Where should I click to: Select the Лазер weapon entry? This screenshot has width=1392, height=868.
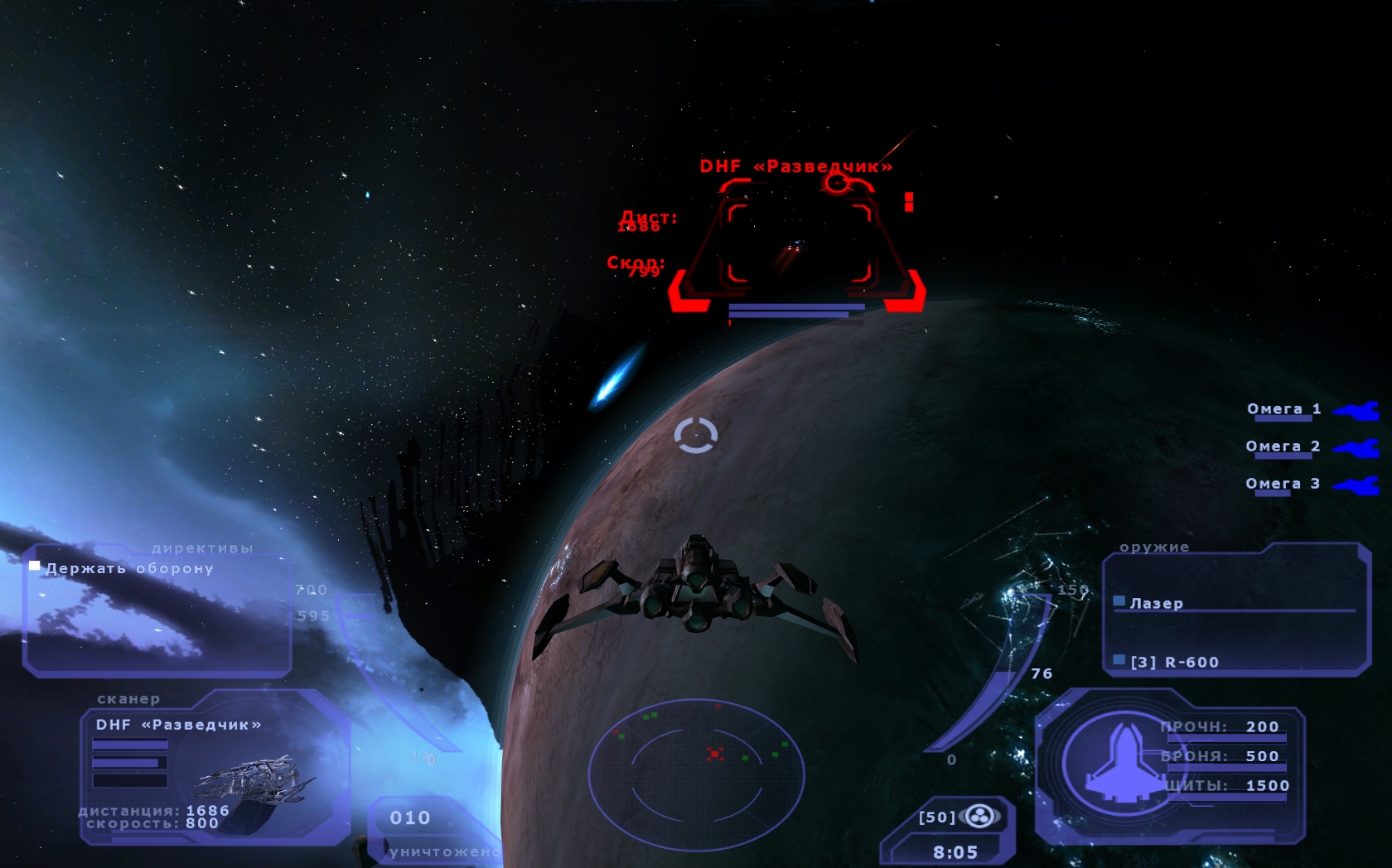1156,603
